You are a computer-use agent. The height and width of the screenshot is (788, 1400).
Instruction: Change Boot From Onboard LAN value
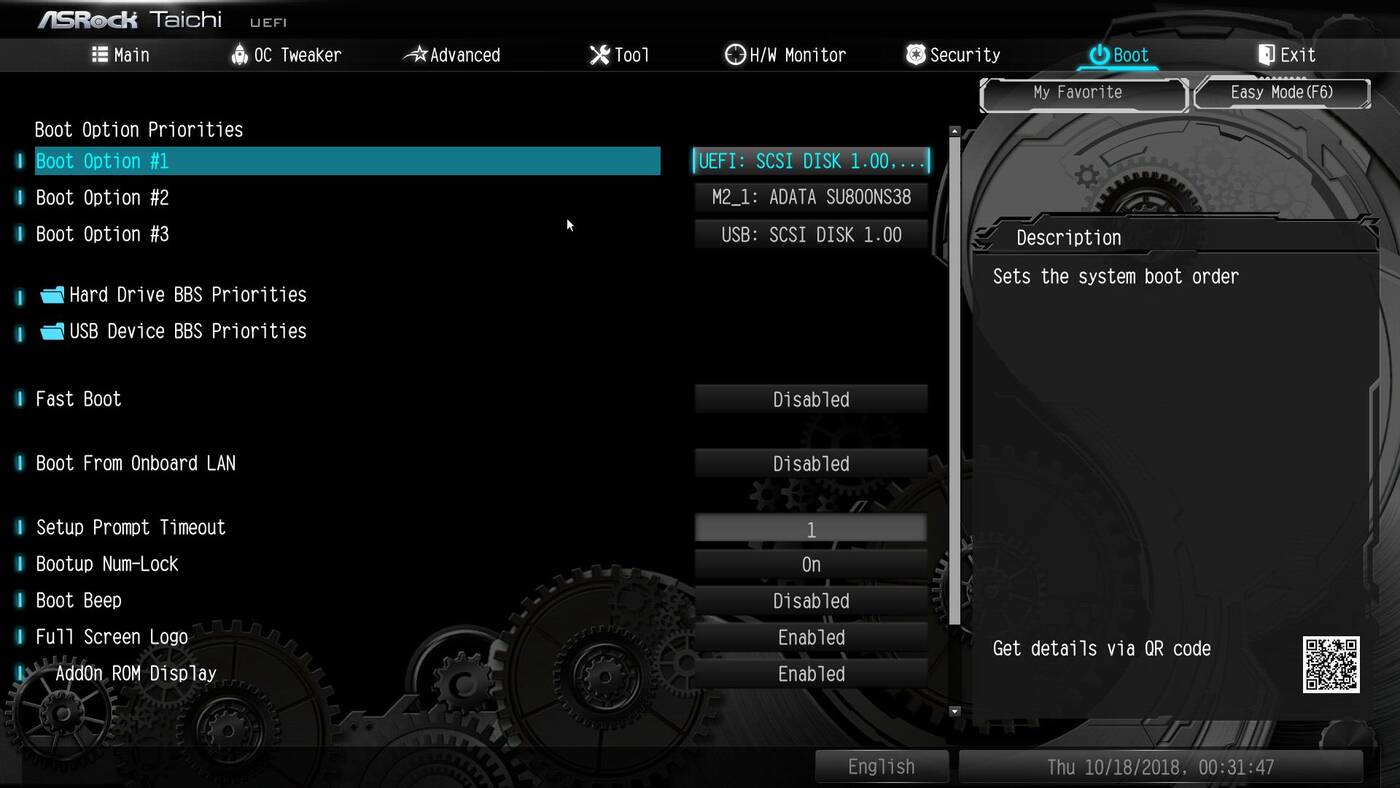click(x=811, y=464)
